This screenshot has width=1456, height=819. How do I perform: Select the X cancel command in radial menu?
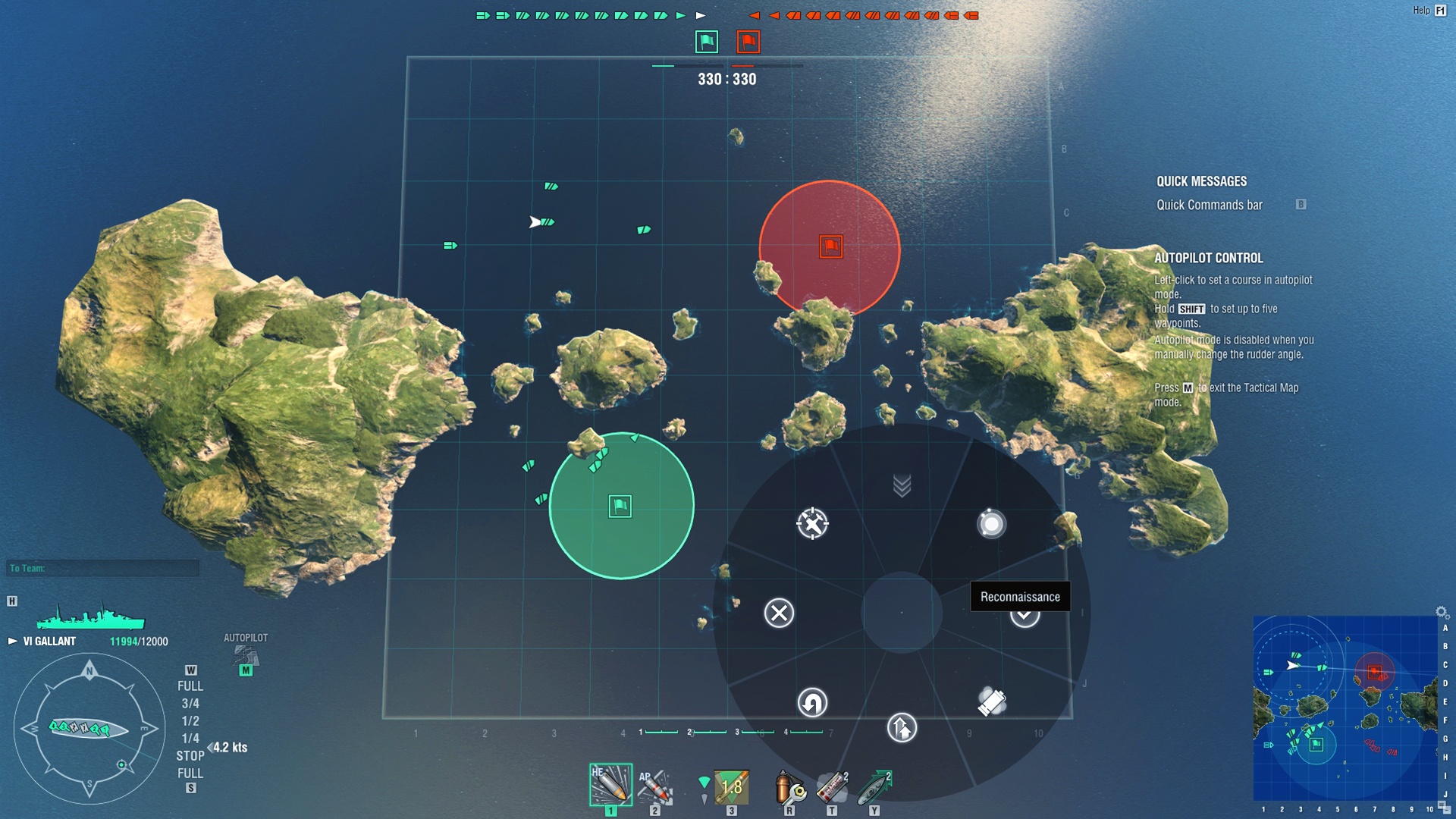point(779,613)
